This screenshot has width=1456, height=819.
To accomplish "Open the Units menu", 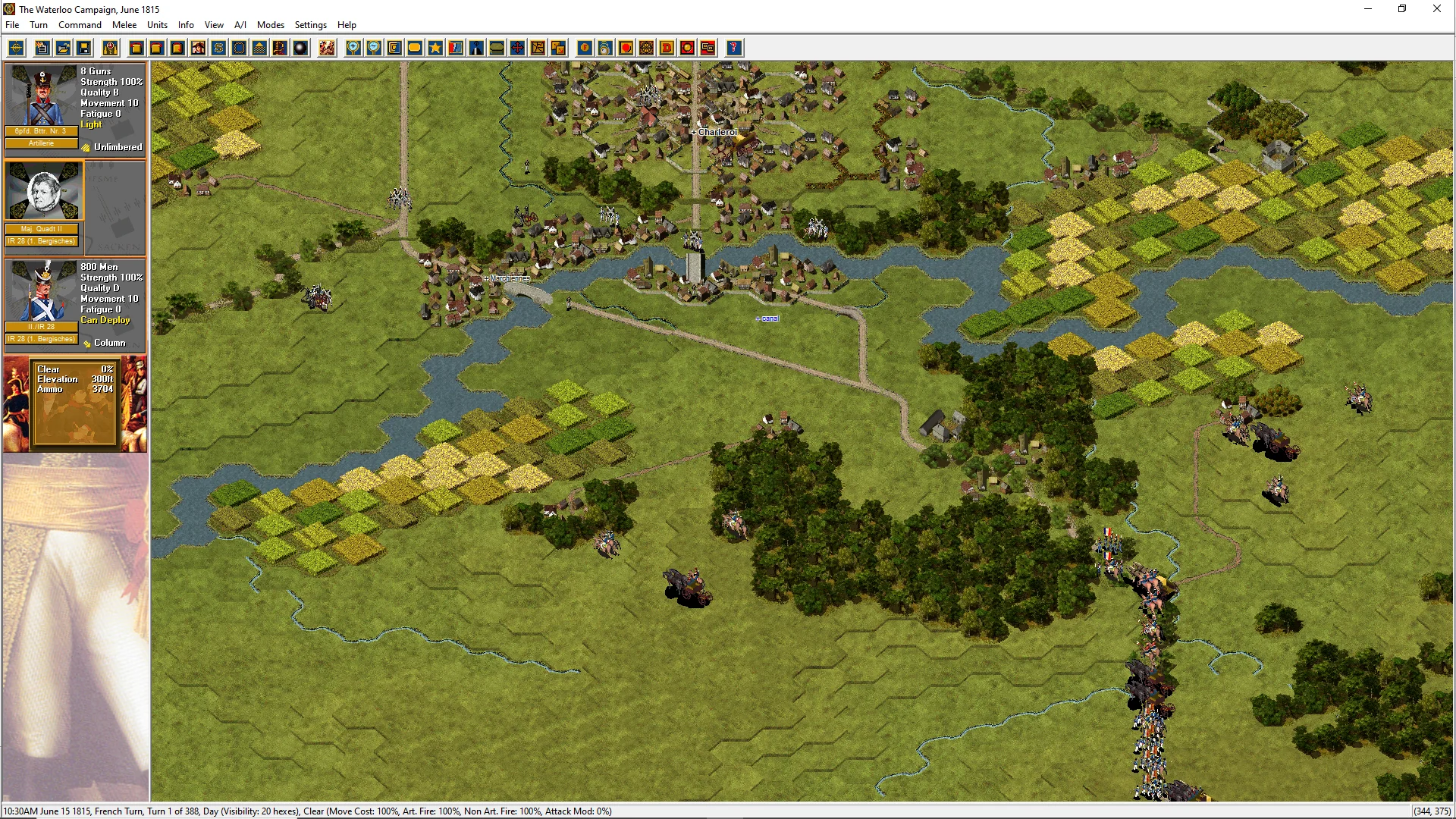I will click(x=157, y=25).
